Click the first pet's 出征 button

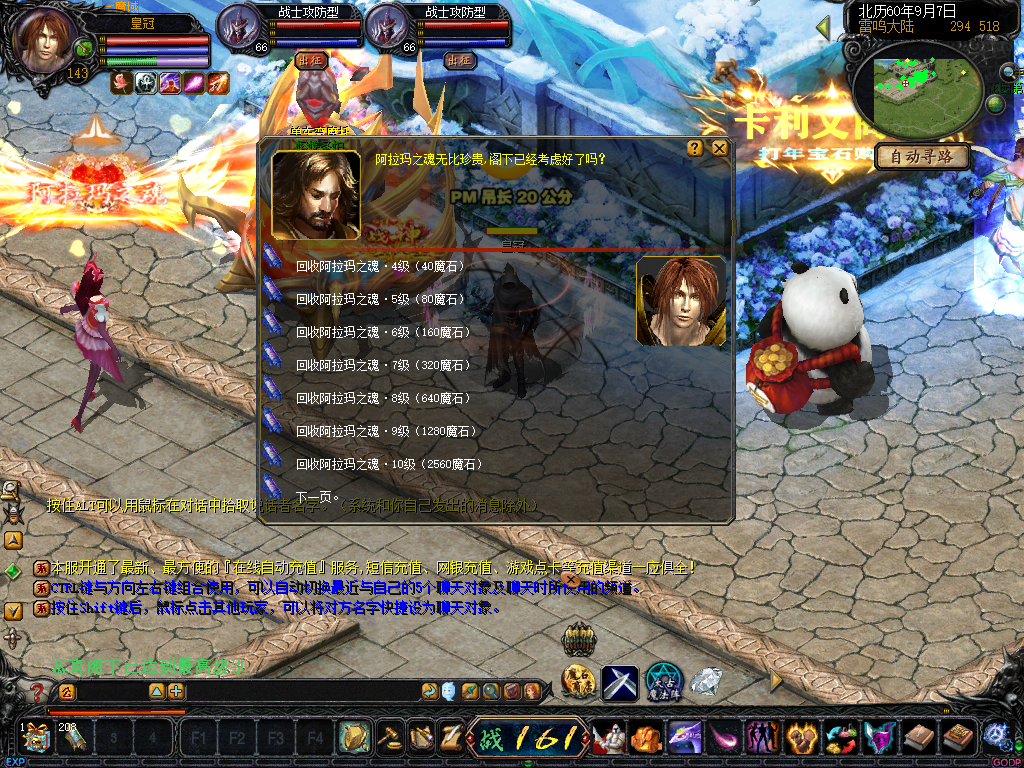pos(311,60)
